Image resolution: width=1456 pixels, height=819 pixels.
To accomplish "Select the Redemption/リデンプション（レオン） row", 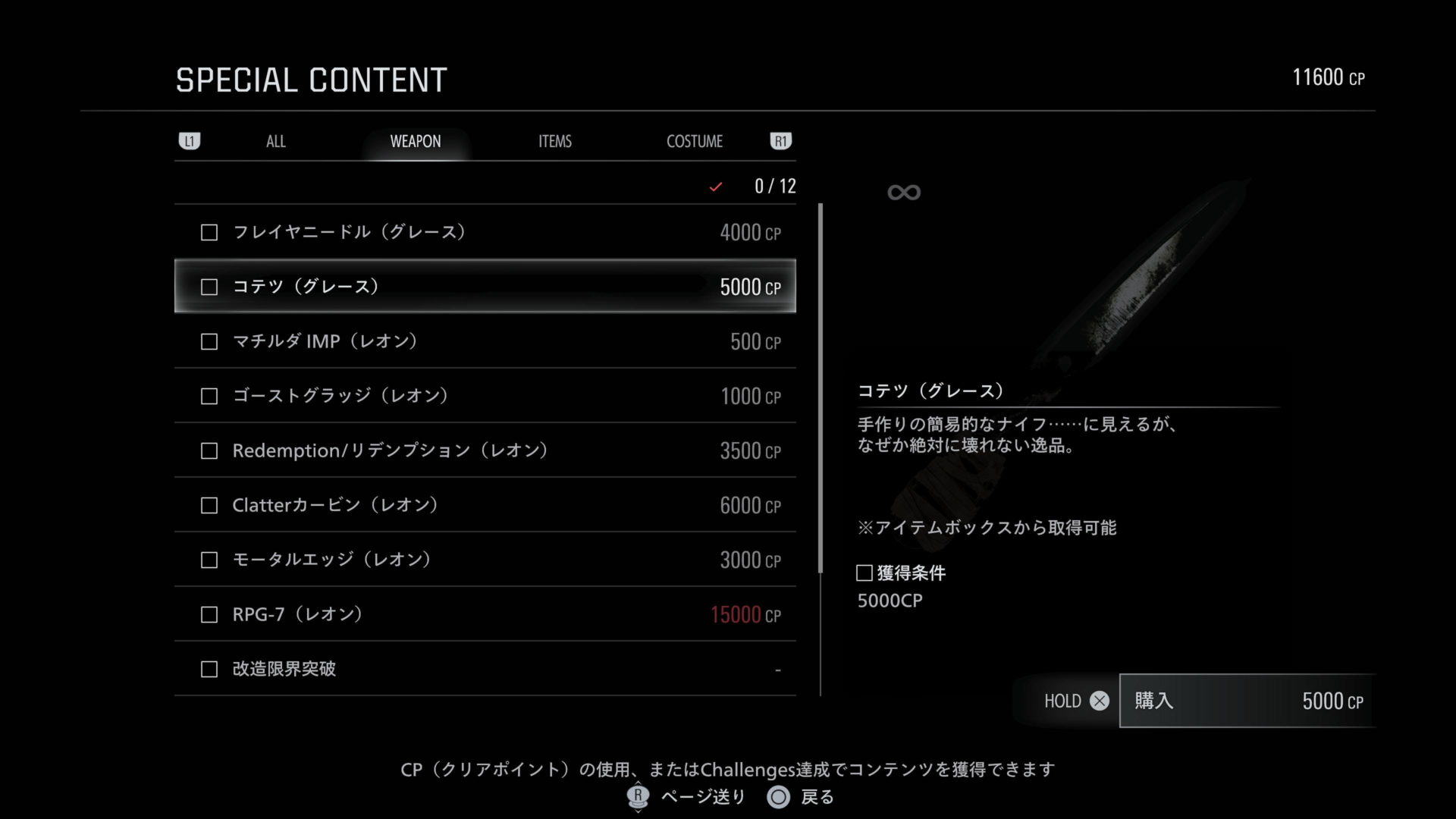I will click(485, 450).
